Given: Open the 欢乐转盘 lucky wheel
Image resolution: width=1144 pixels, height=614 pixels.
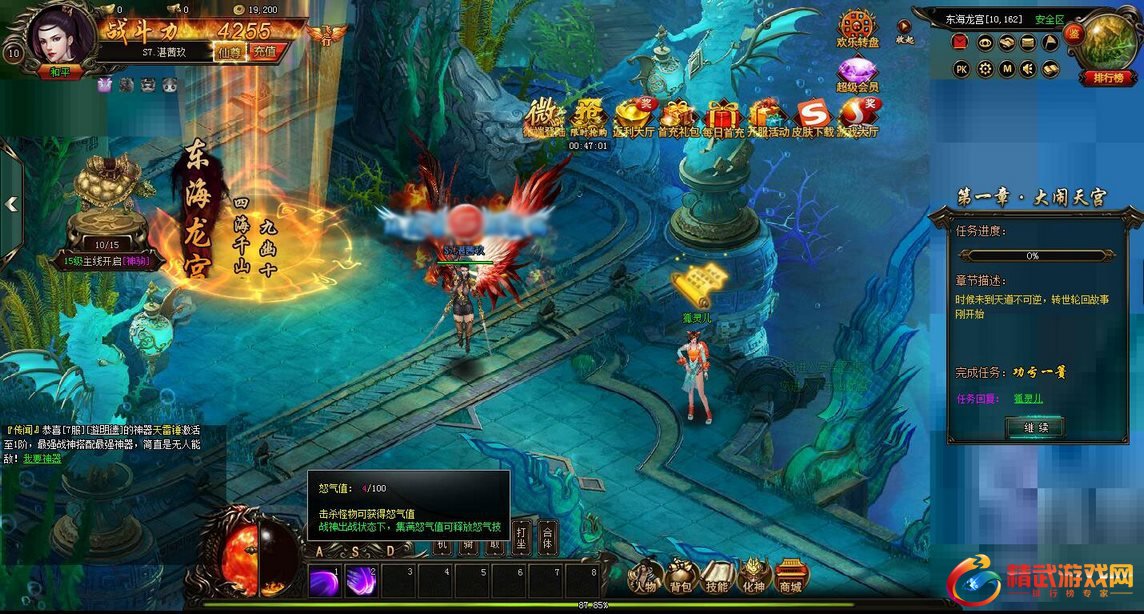Looking at the screenshot, I should point(858,30).
